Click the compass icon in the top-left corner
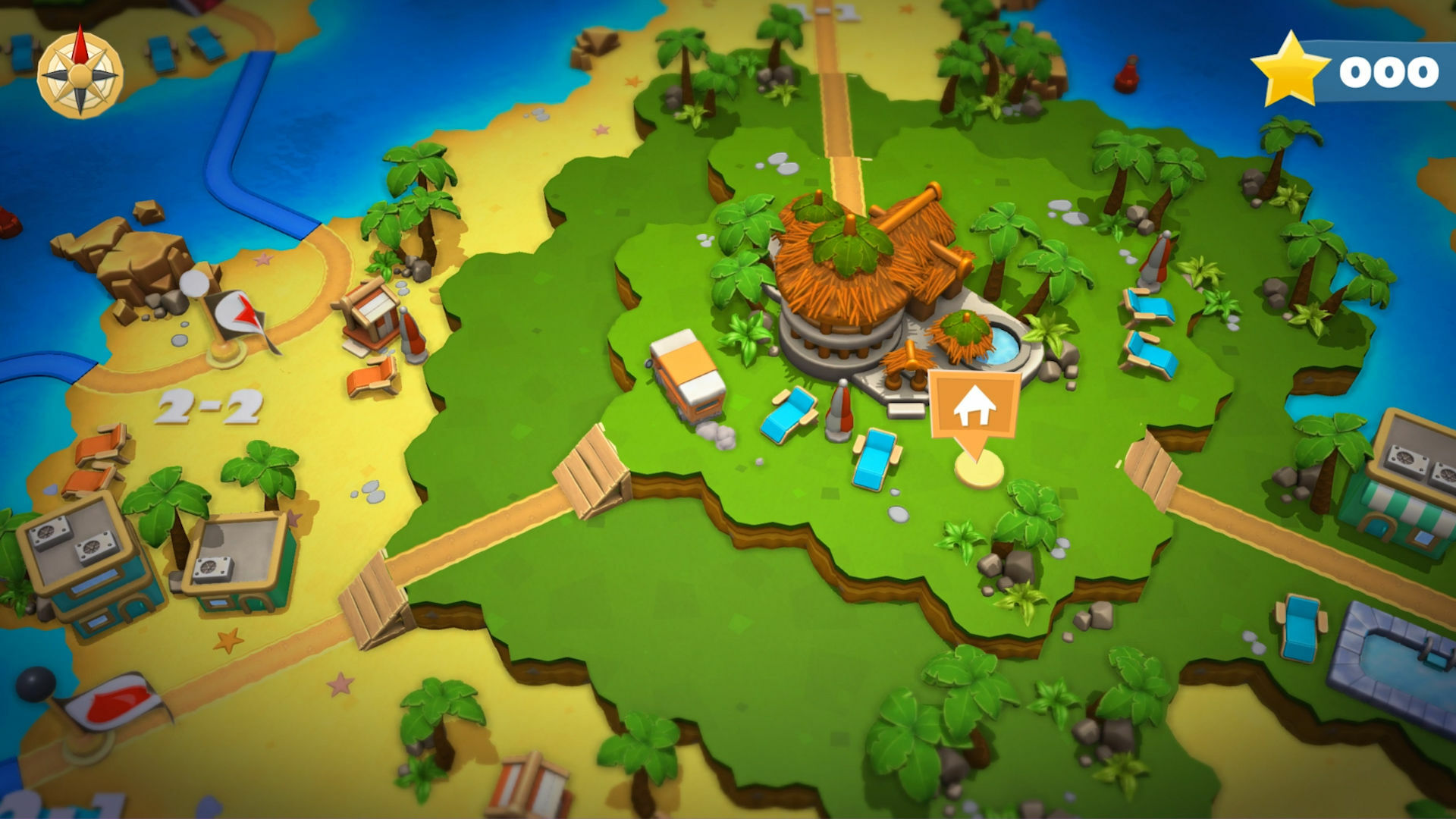This screenshot has height=819, width=1456. [78, 72]
